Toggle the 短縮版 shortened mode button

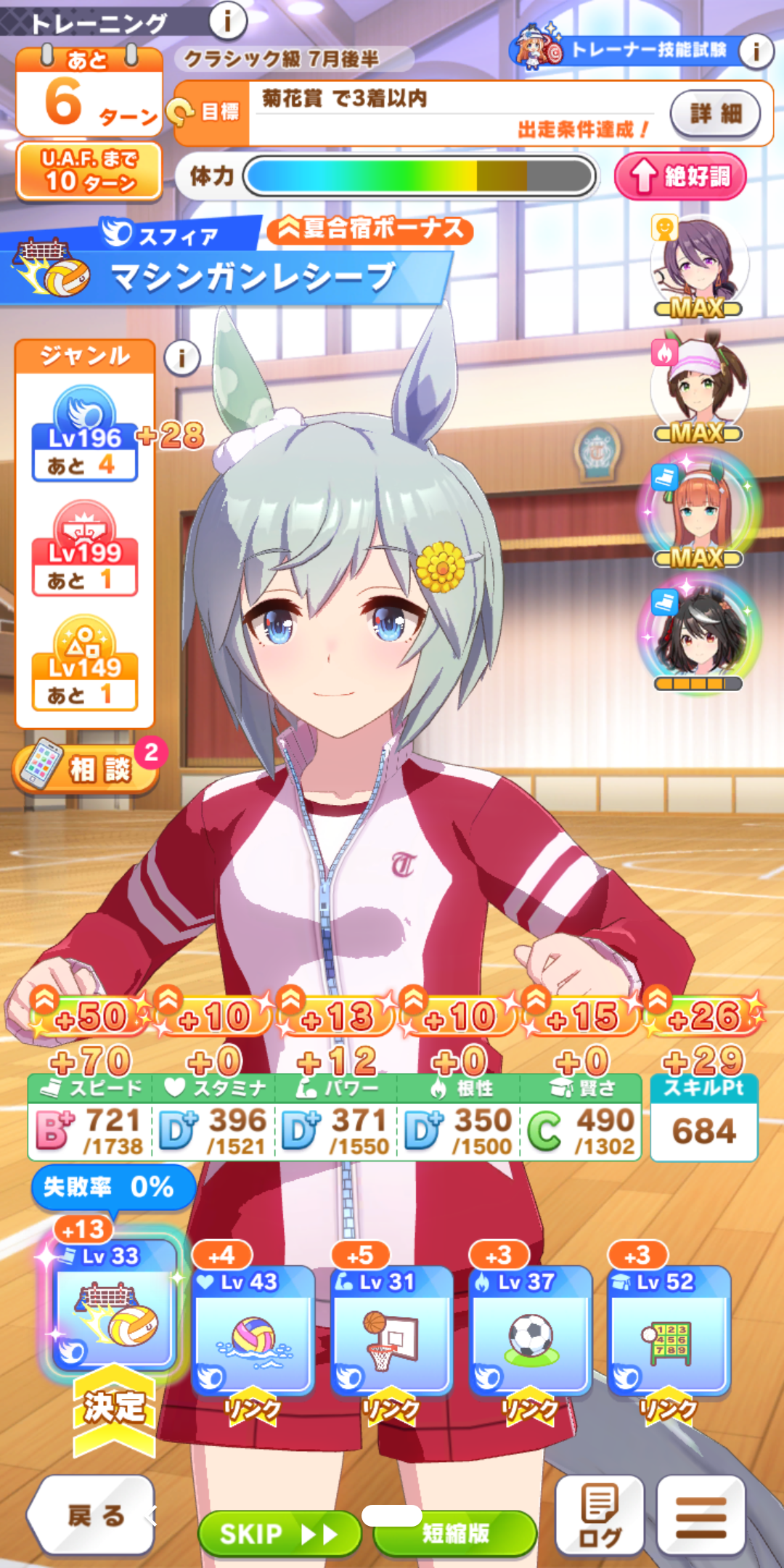coord(456,1533)
